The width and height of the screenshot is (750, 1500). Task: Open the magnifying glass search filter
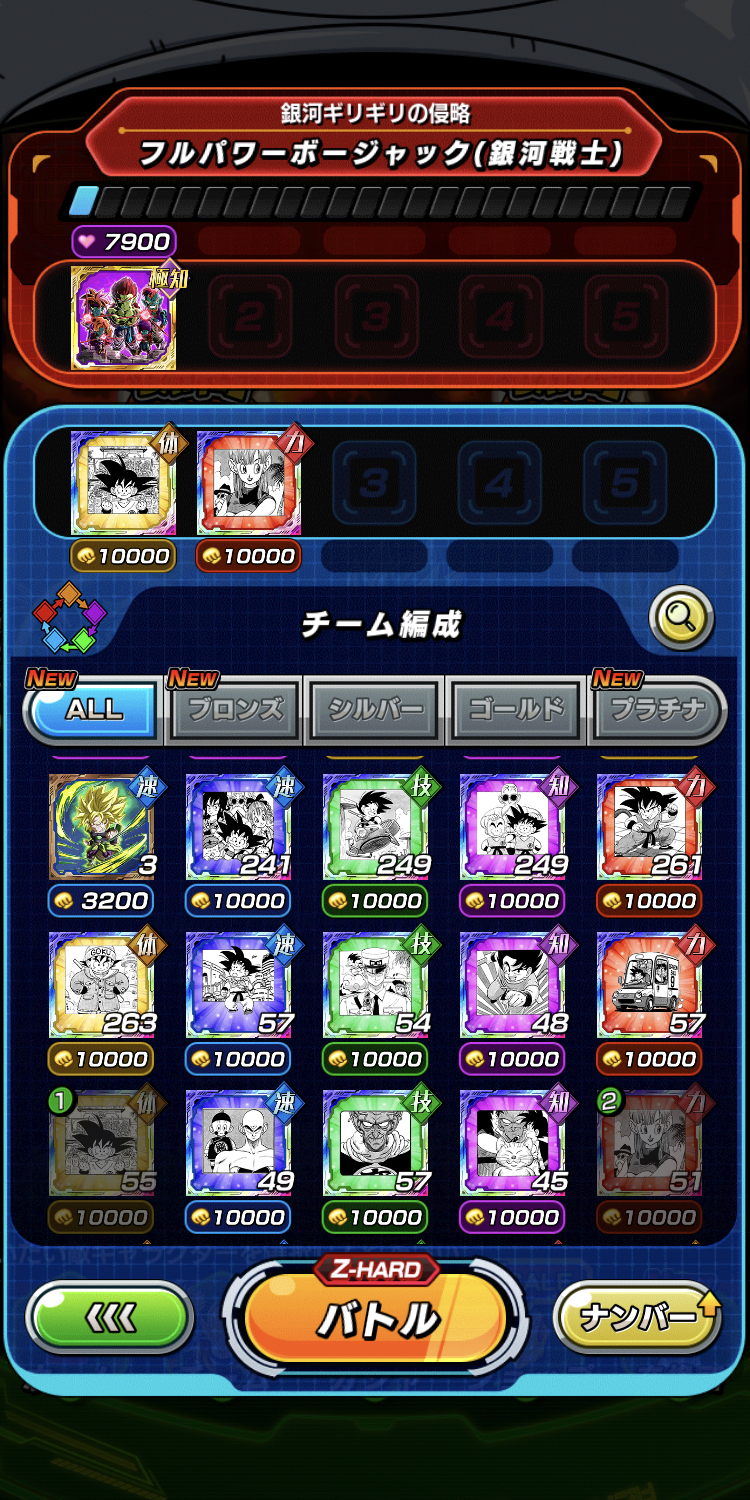(681, 619)
